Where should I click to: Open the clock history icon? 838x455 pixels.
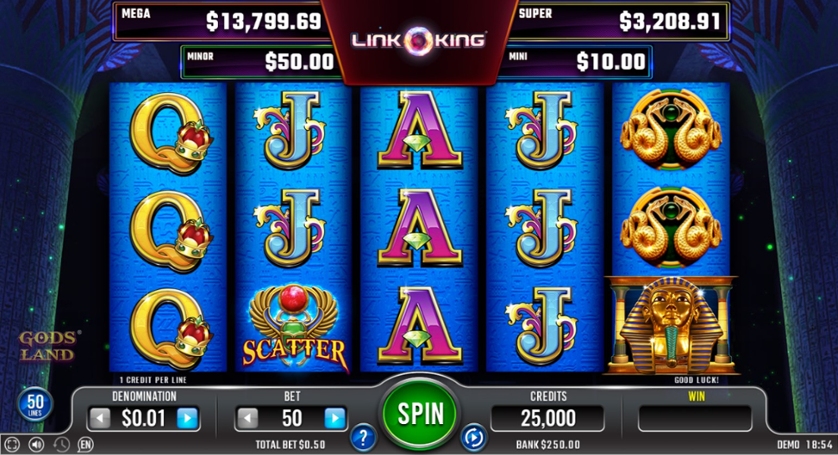tap(62, 444)
